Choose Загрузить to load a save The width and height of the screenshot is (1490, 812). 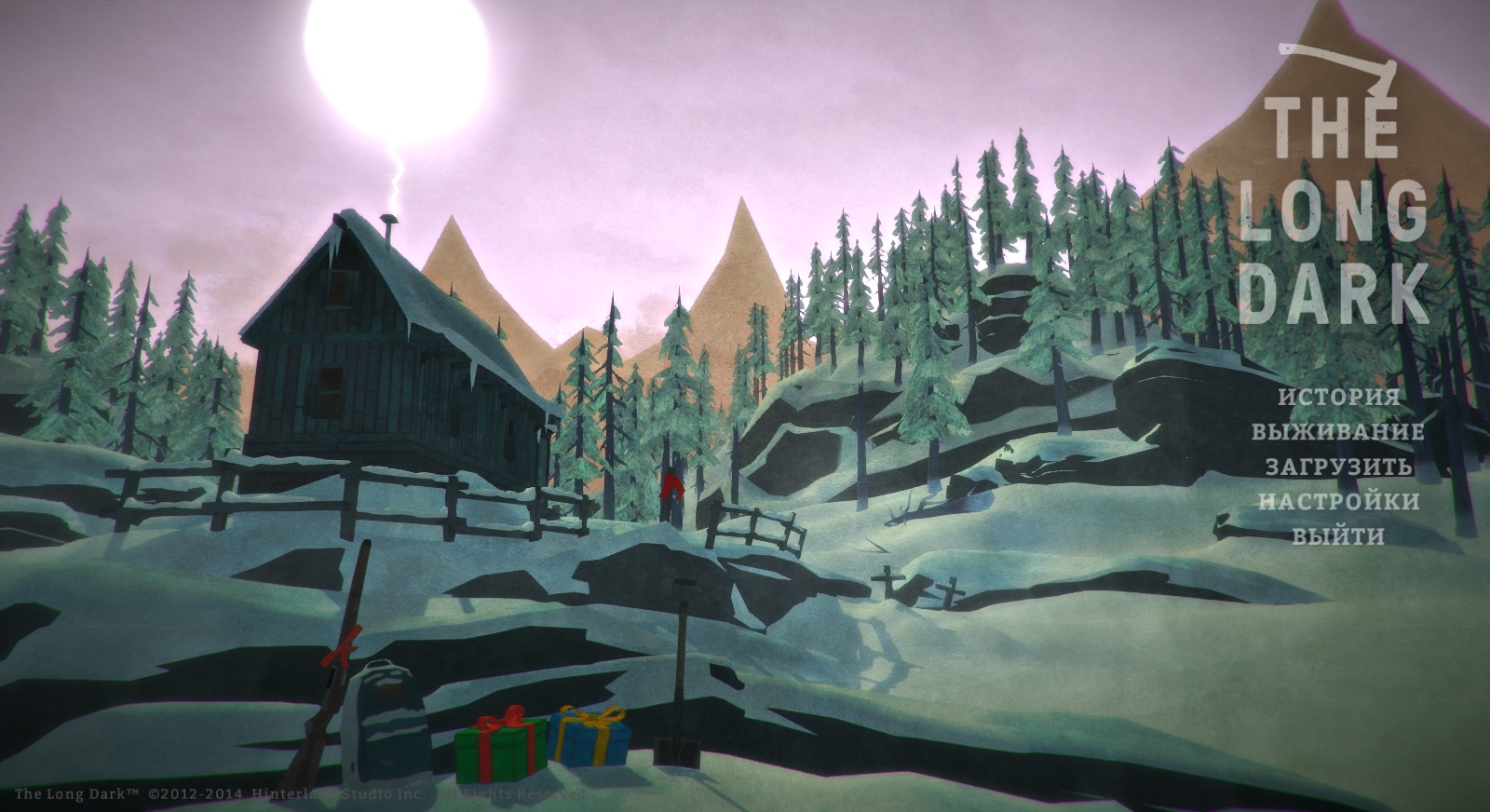tap(1338, 467)
